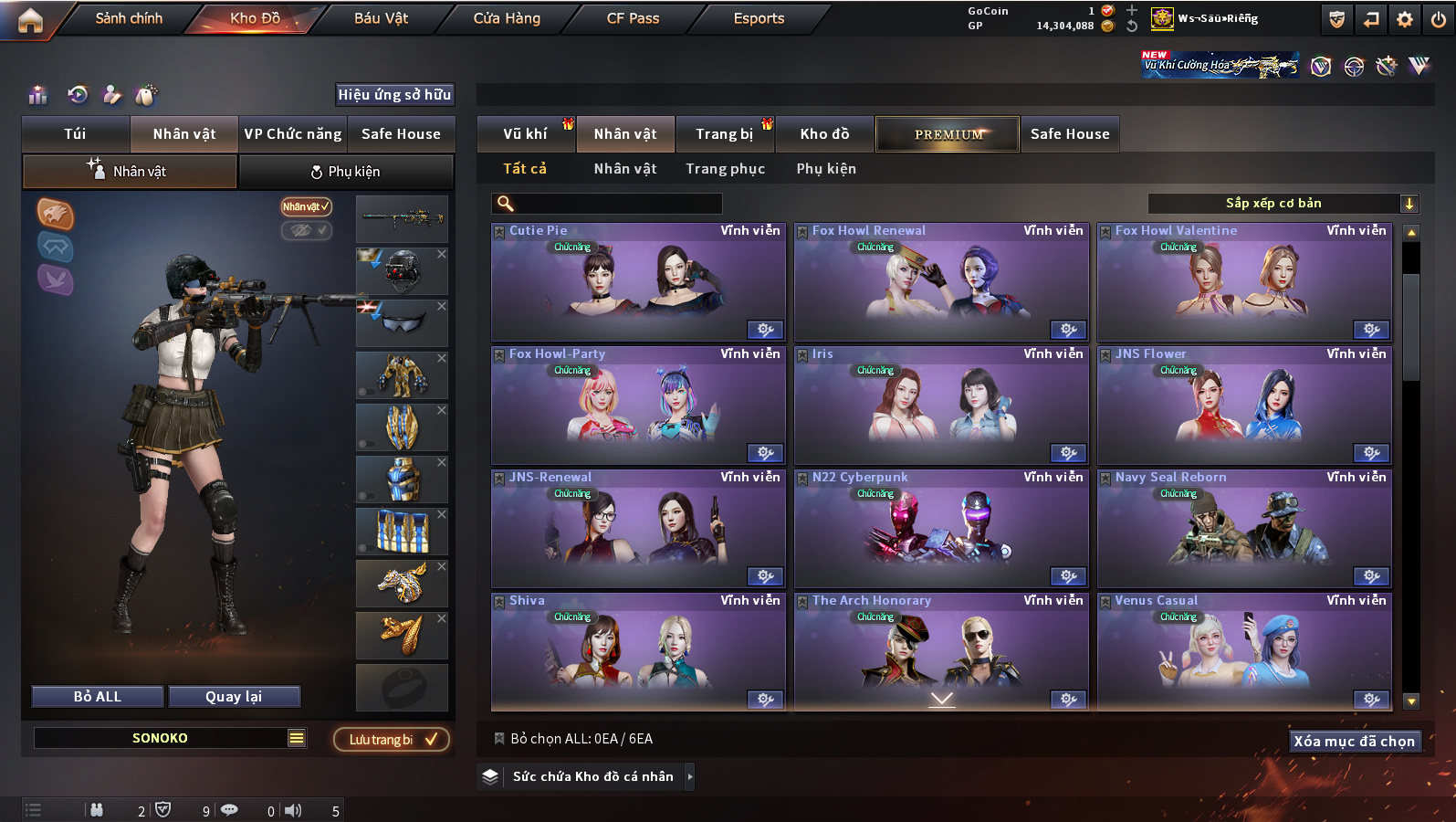Click the Quay lại button

coord(234,697)
